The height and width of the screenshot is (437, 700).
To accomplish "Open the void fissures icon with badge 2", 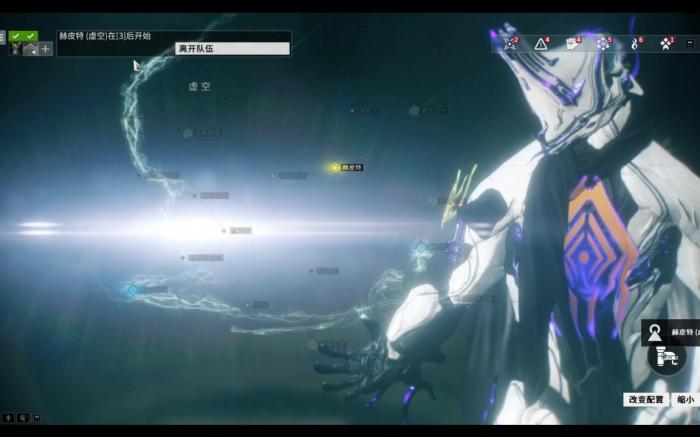I will tap(510, 43).
